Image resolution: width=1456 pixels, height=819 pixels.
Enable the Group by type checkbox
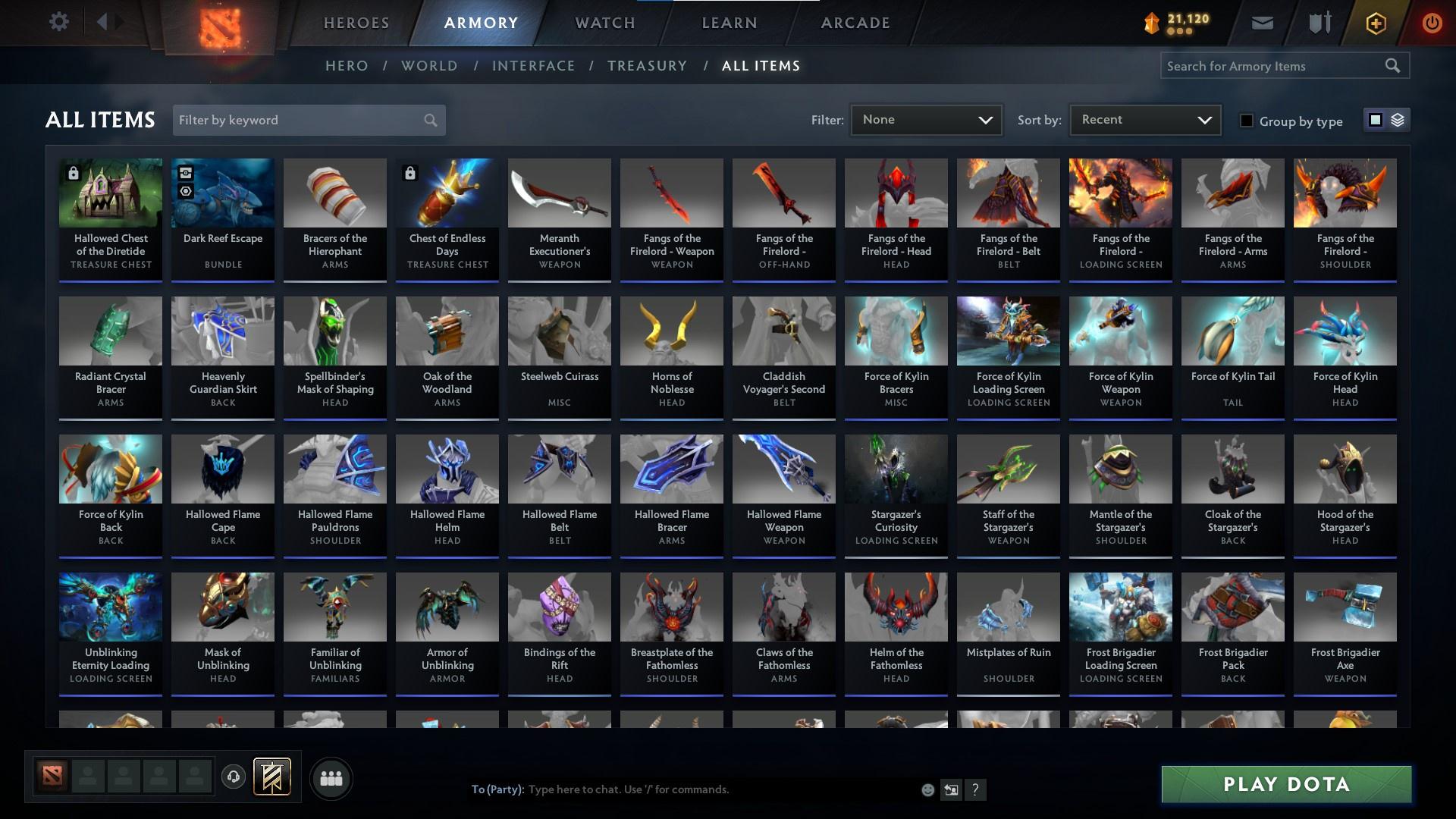coord(1247,121)
